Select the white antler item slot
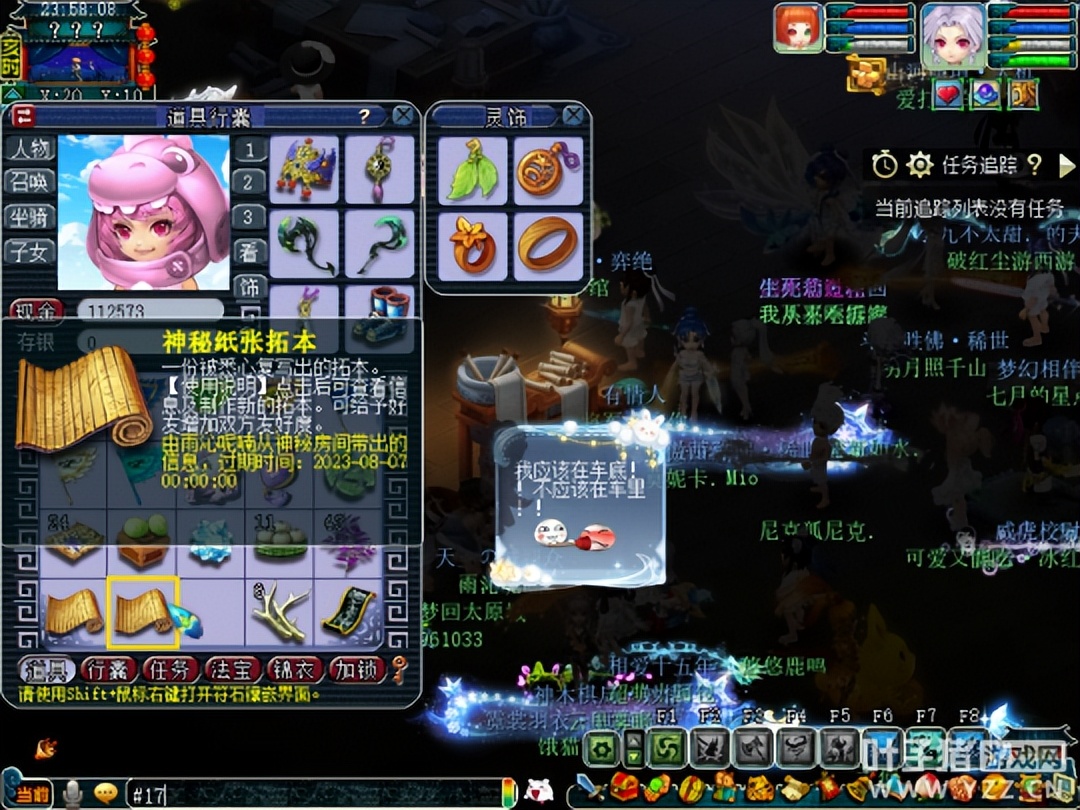1080x810 pixels. [x=280, y=610]
